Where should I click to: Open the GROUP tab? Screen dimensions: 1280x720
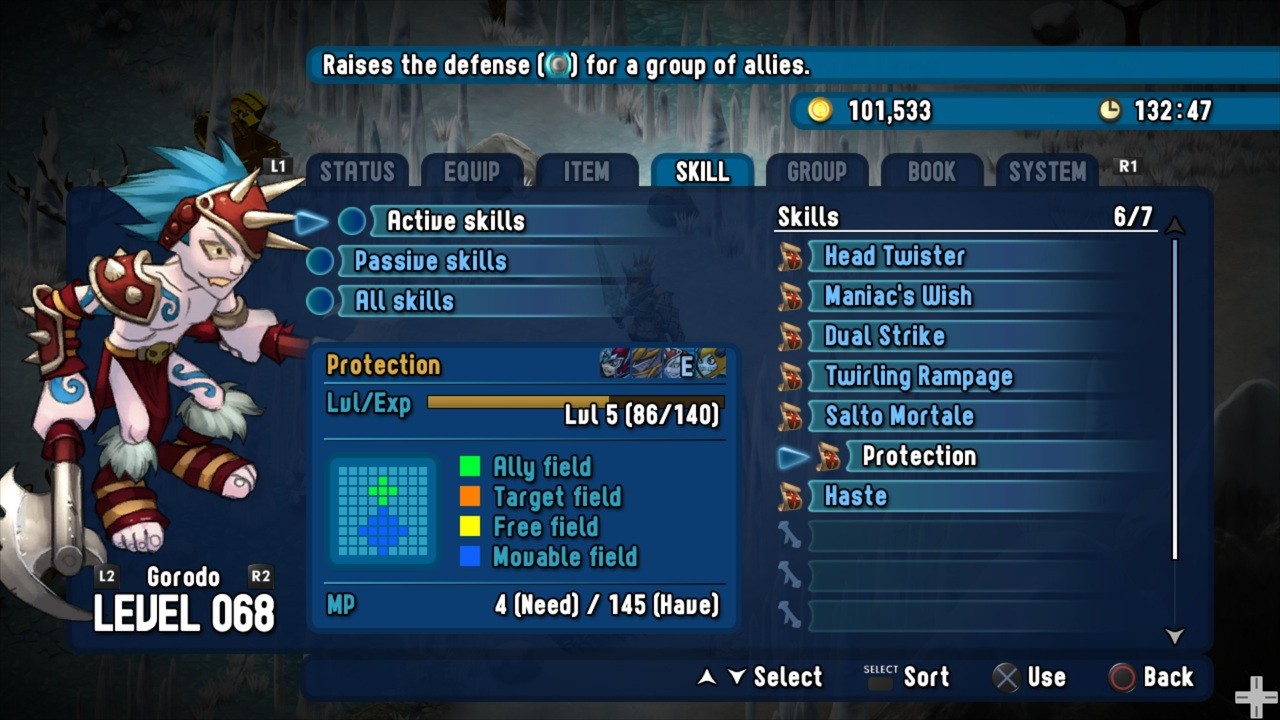(817, 172)
